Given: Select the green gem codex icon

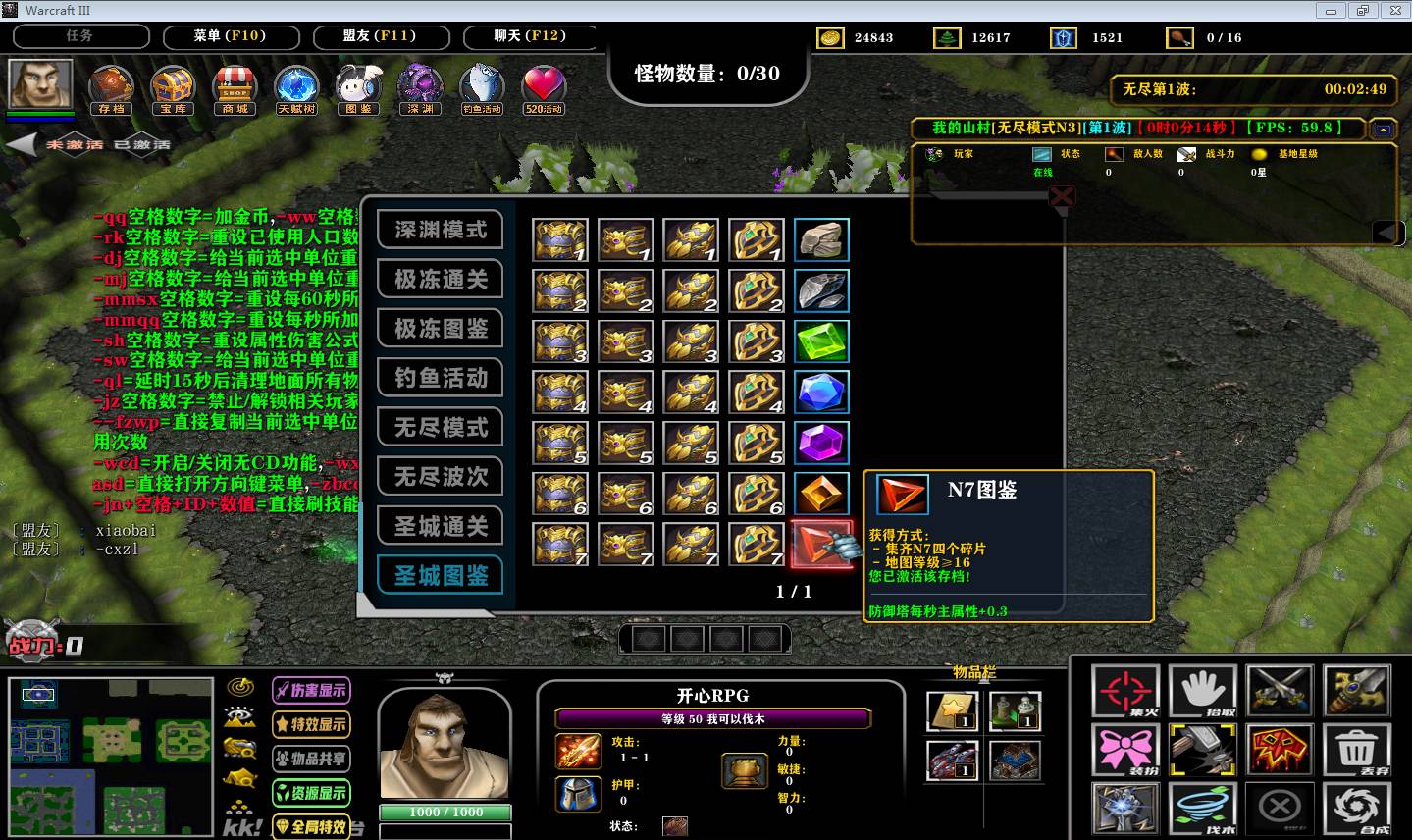Looking at the screenshot, I should pyautogui.click(x=821, y=341).
